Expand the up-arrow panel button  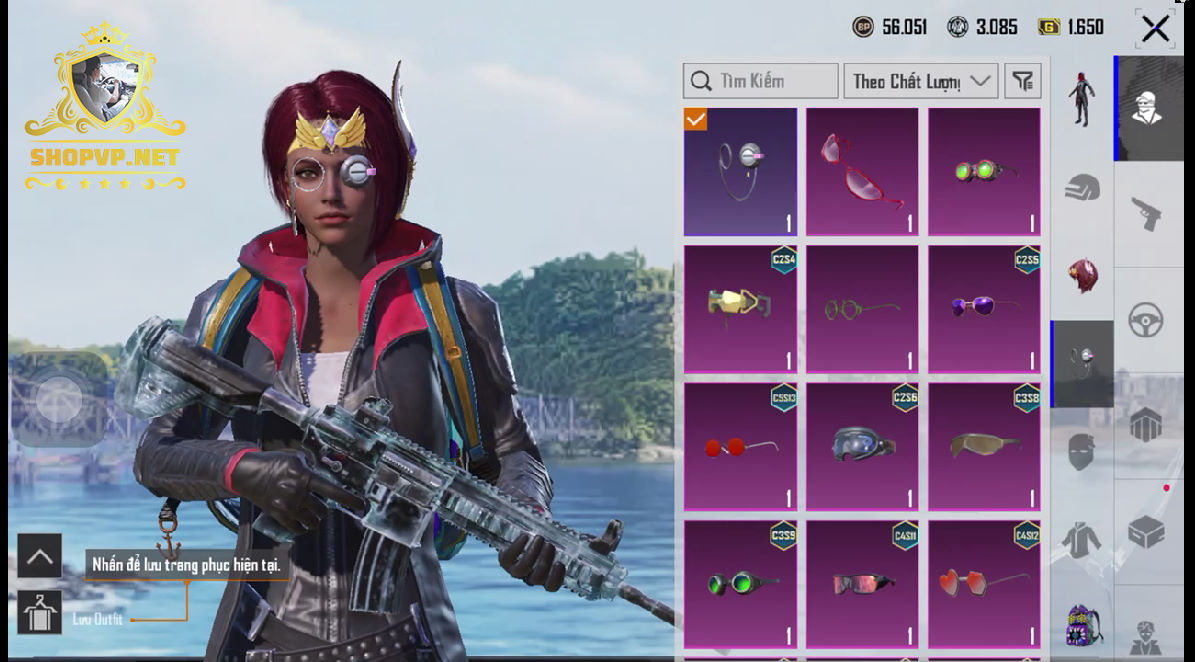[40, 556]
